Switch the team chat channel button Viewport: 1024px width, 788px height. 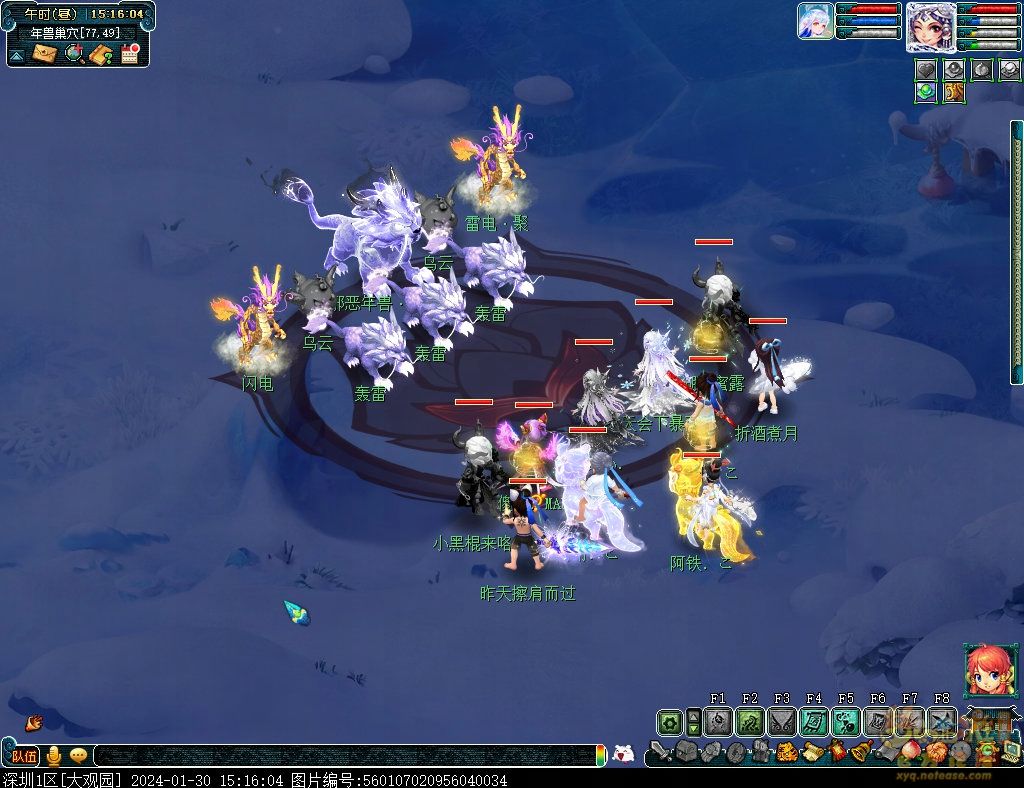click(x=24, y=756)
